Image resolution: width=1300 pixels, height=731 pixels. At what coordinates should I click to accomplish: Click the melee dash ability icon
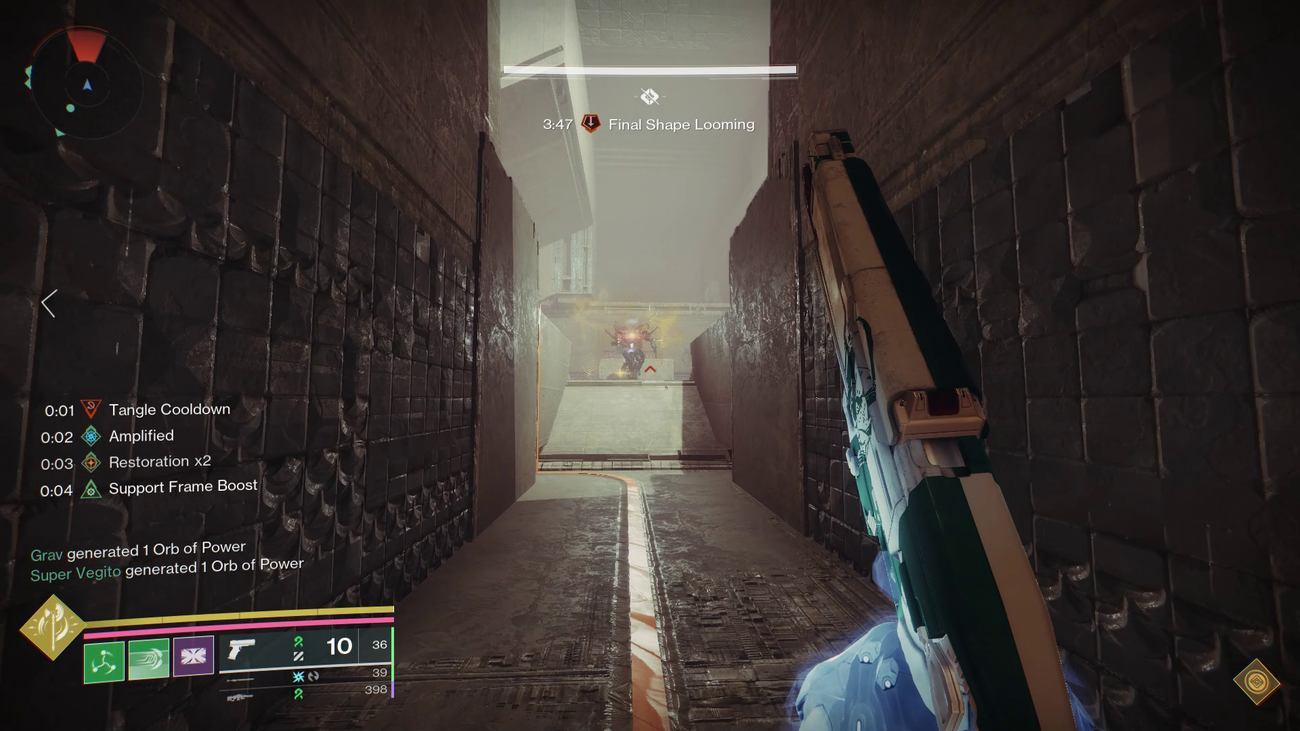point(148,657)
